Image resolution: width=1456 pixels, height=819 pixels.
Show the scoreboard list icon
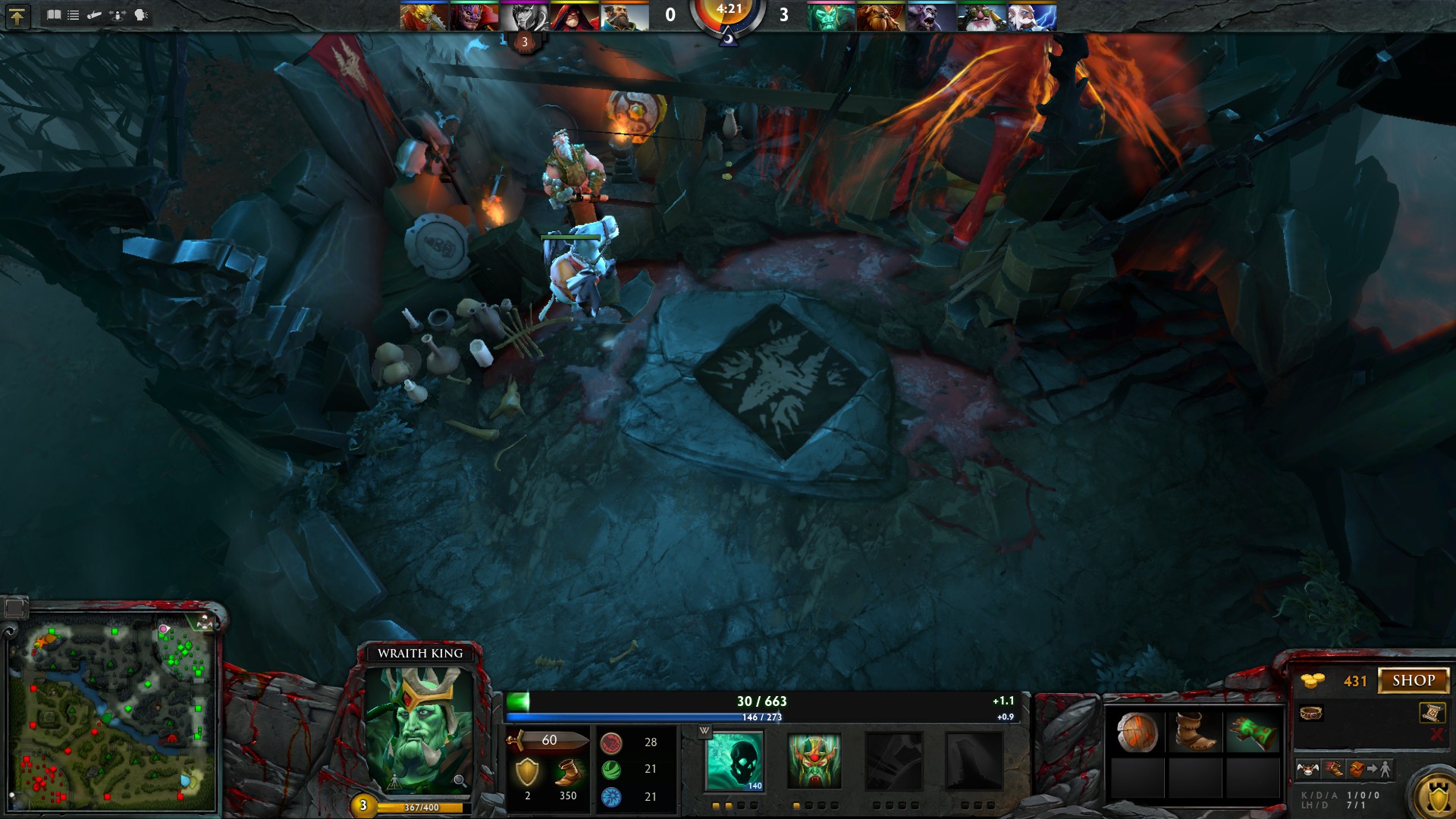coord(74,15)
